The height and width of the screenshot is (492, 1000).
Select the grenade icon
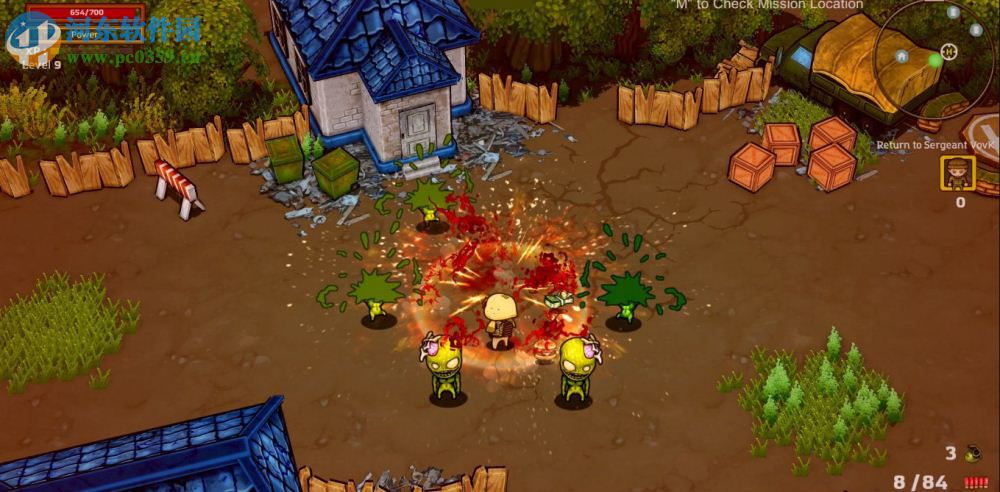coord(974,453)
